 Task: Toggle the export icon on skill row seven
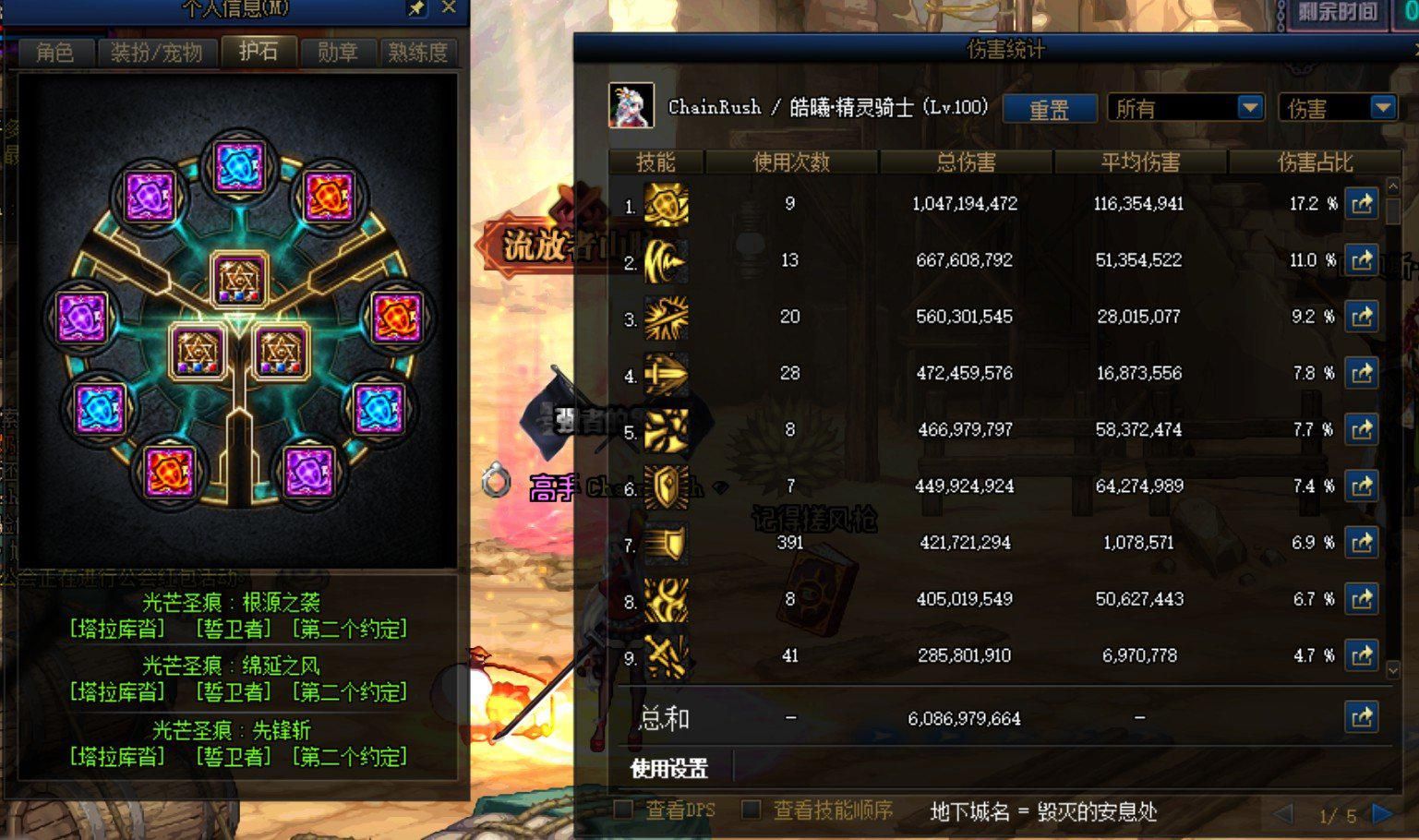[1362, 543]
